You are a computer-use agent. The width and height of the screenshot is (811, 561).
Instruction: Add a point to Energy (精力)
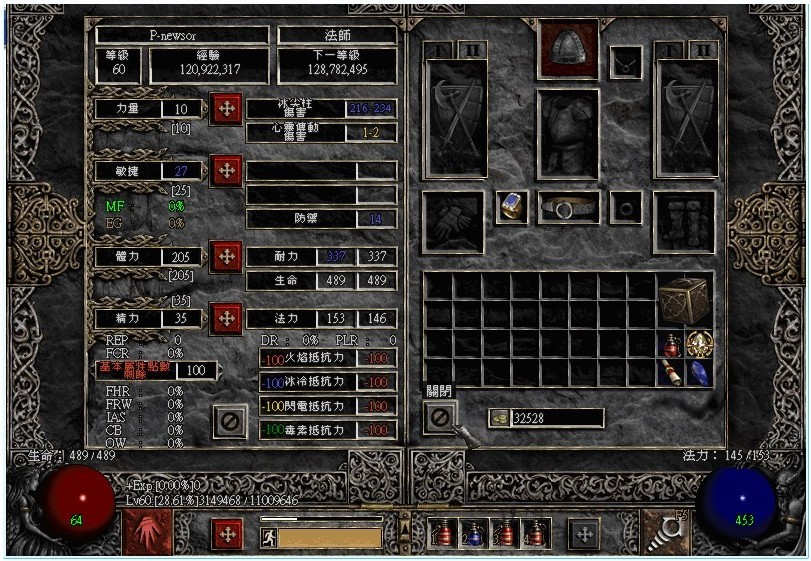click(x=226, y=319)
